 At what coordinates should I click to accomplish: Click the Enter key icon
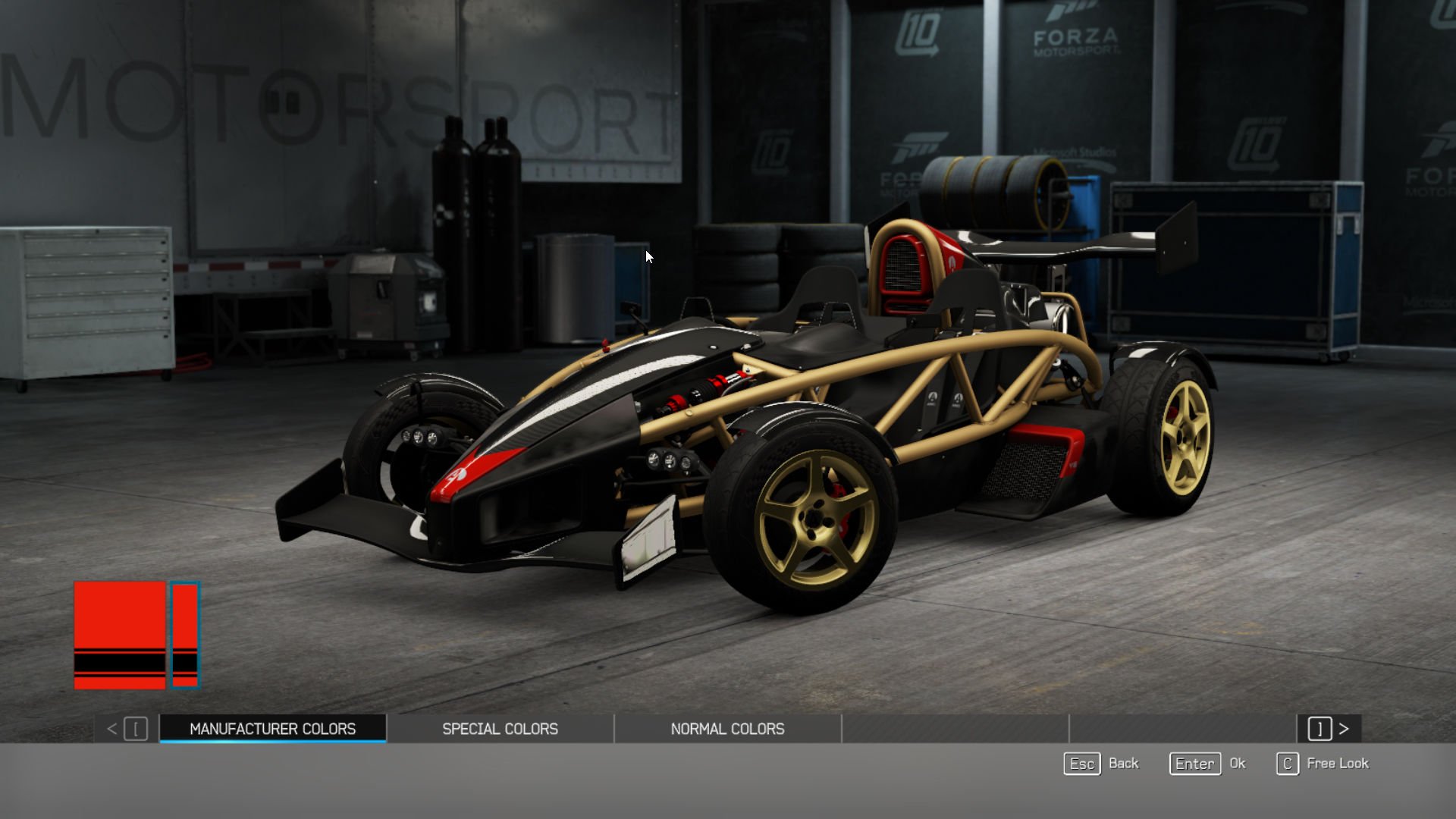coord(1194,764)
